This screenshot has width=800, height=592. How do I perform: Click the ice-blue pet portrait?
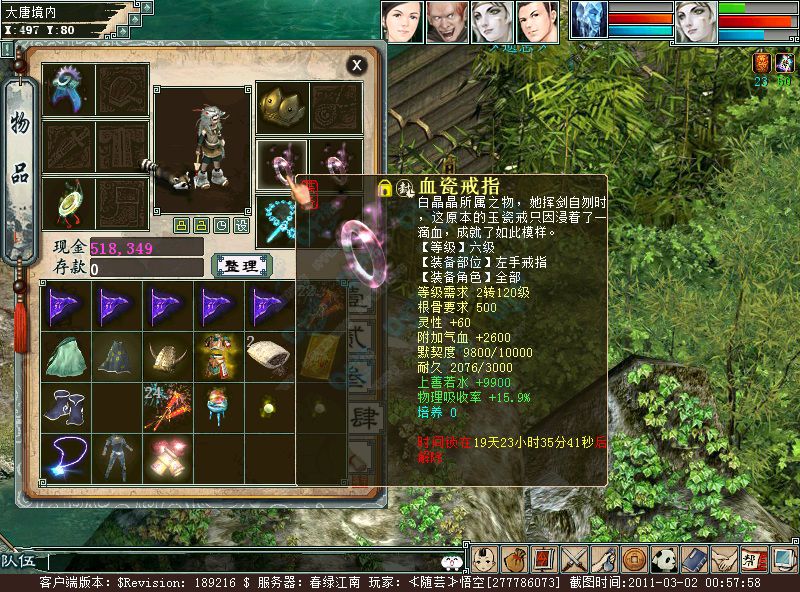tap(589, 21)
